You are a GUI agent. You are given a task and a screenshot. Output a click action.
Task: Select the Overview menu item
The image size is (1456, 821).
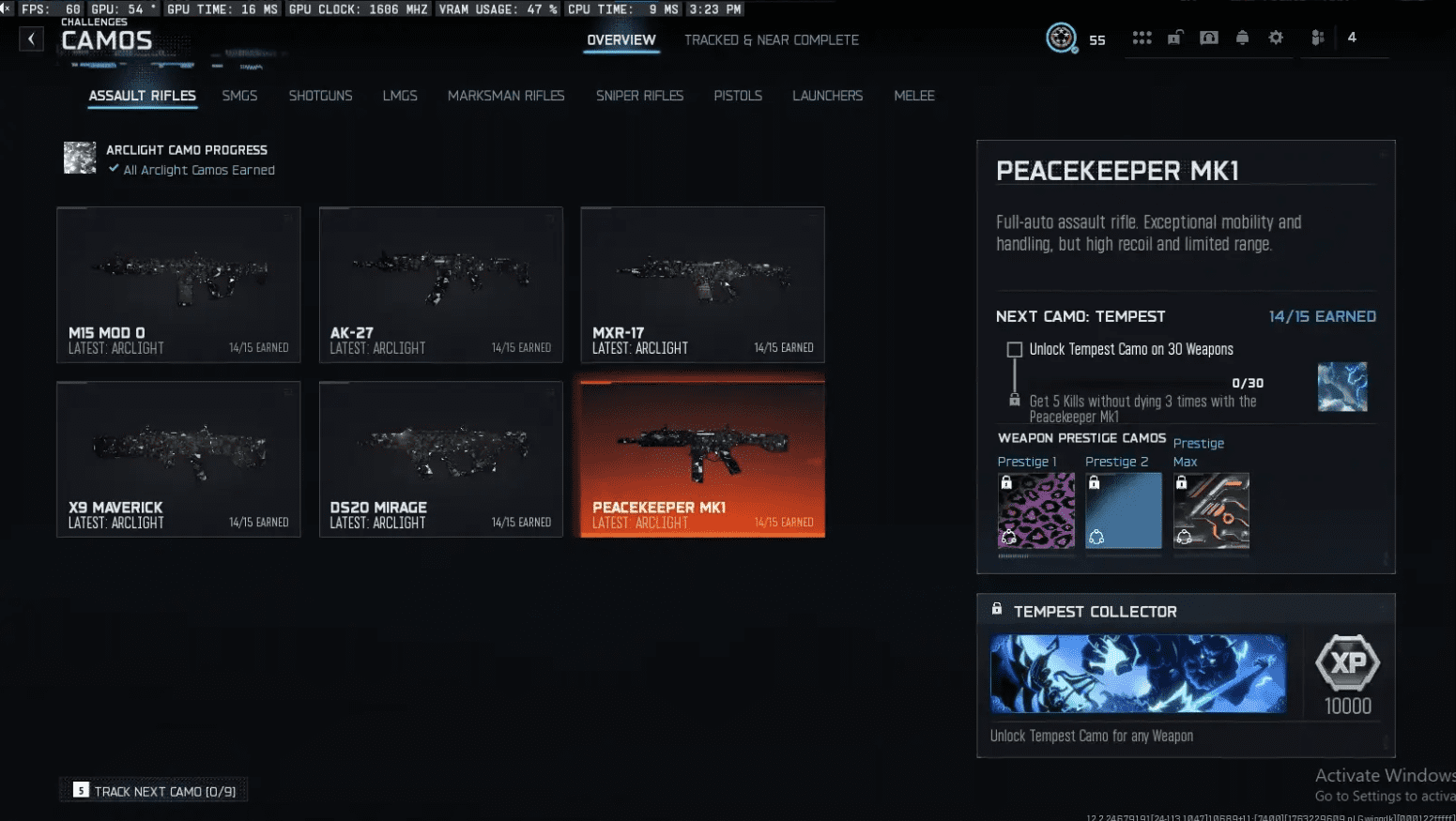(x=621, y=39)
